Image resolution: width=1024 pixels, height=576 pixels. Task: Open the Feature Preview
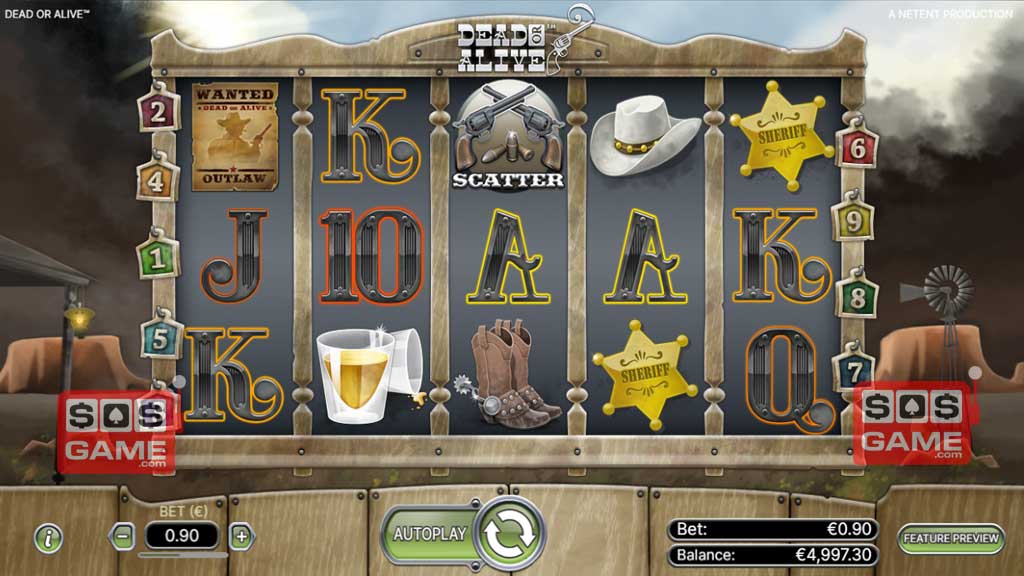[x=950, y=538]
